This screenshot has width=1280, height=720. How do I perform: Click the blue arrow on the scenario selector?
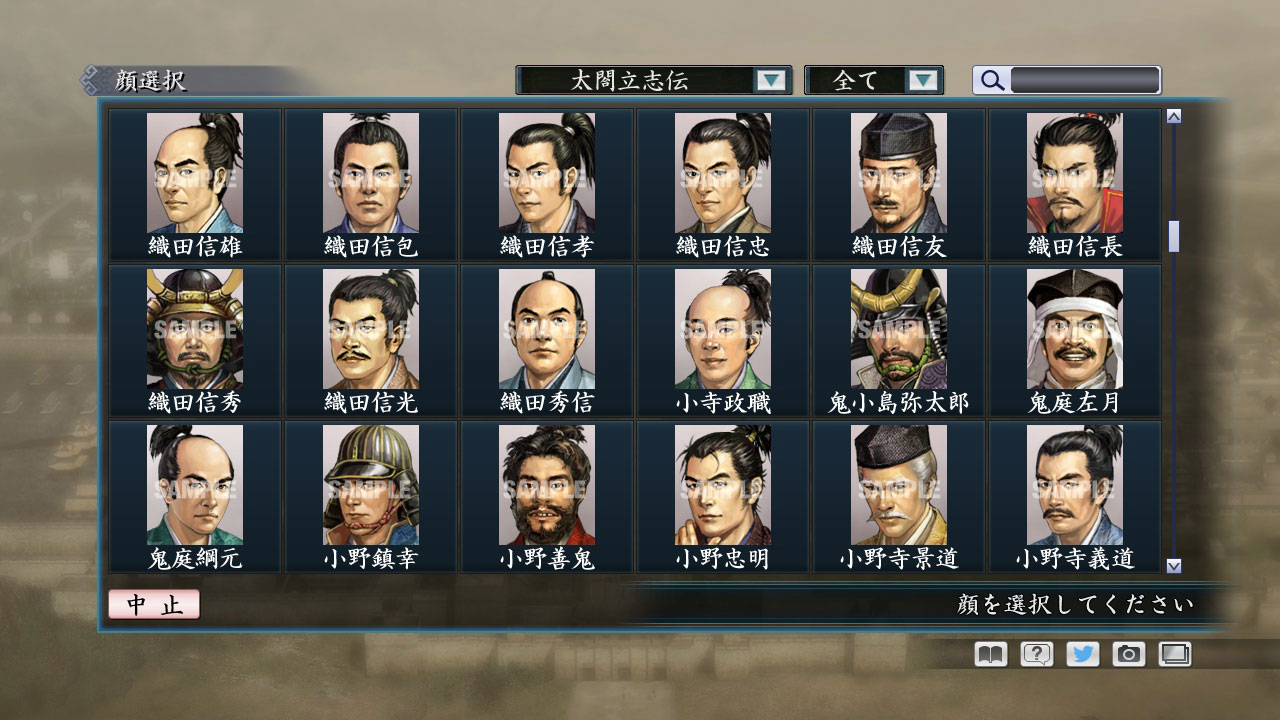point(770,80)
